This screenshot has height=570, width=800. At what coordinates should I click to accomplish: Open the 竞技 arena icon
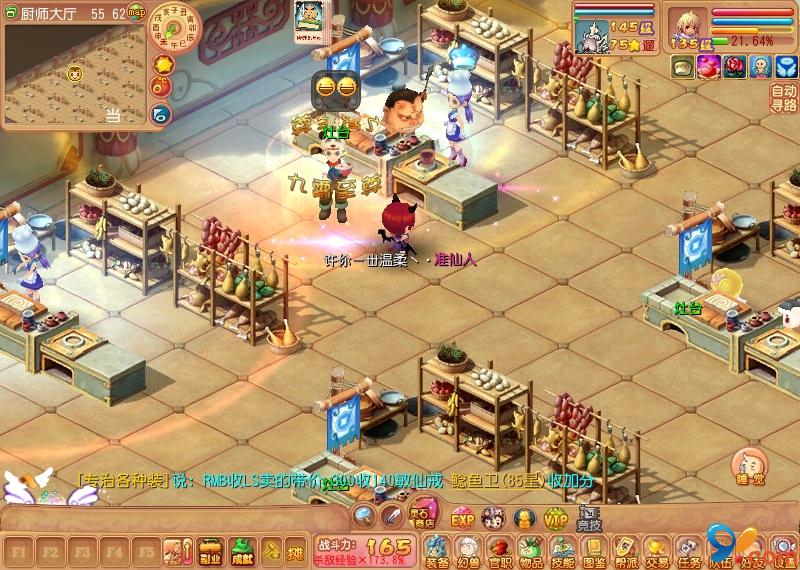(x=589, y=518)
